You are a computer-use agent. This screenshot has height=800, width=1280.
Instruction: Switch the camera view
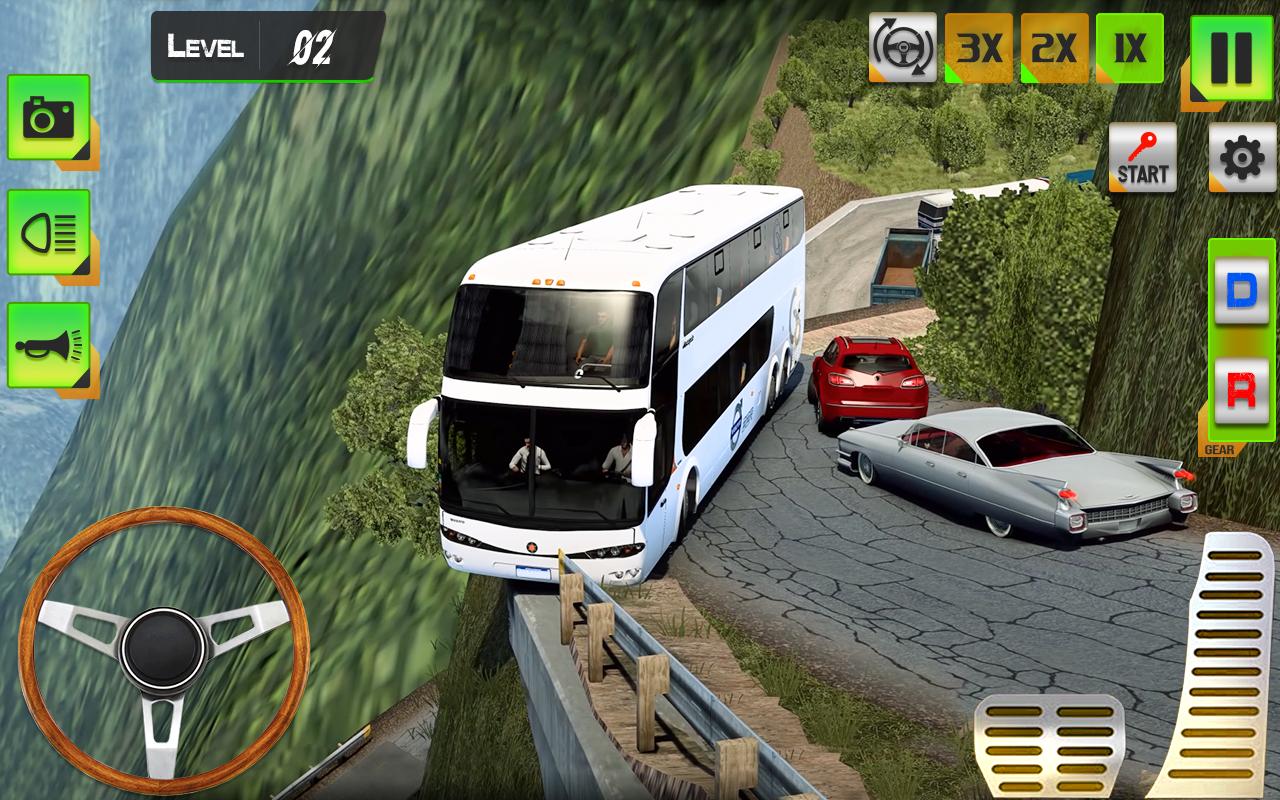point(48,118)
